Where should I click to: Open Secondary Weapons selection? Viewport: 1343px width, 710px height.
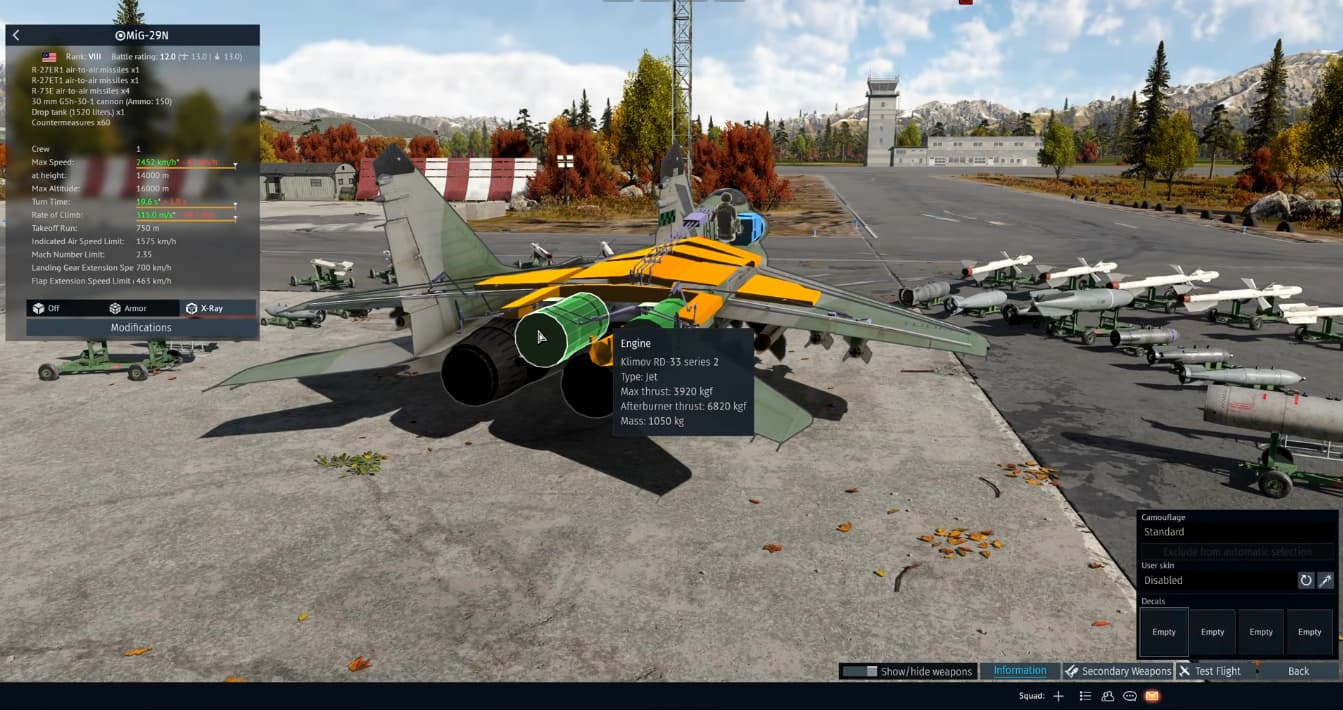click(x=1117, y=671)
